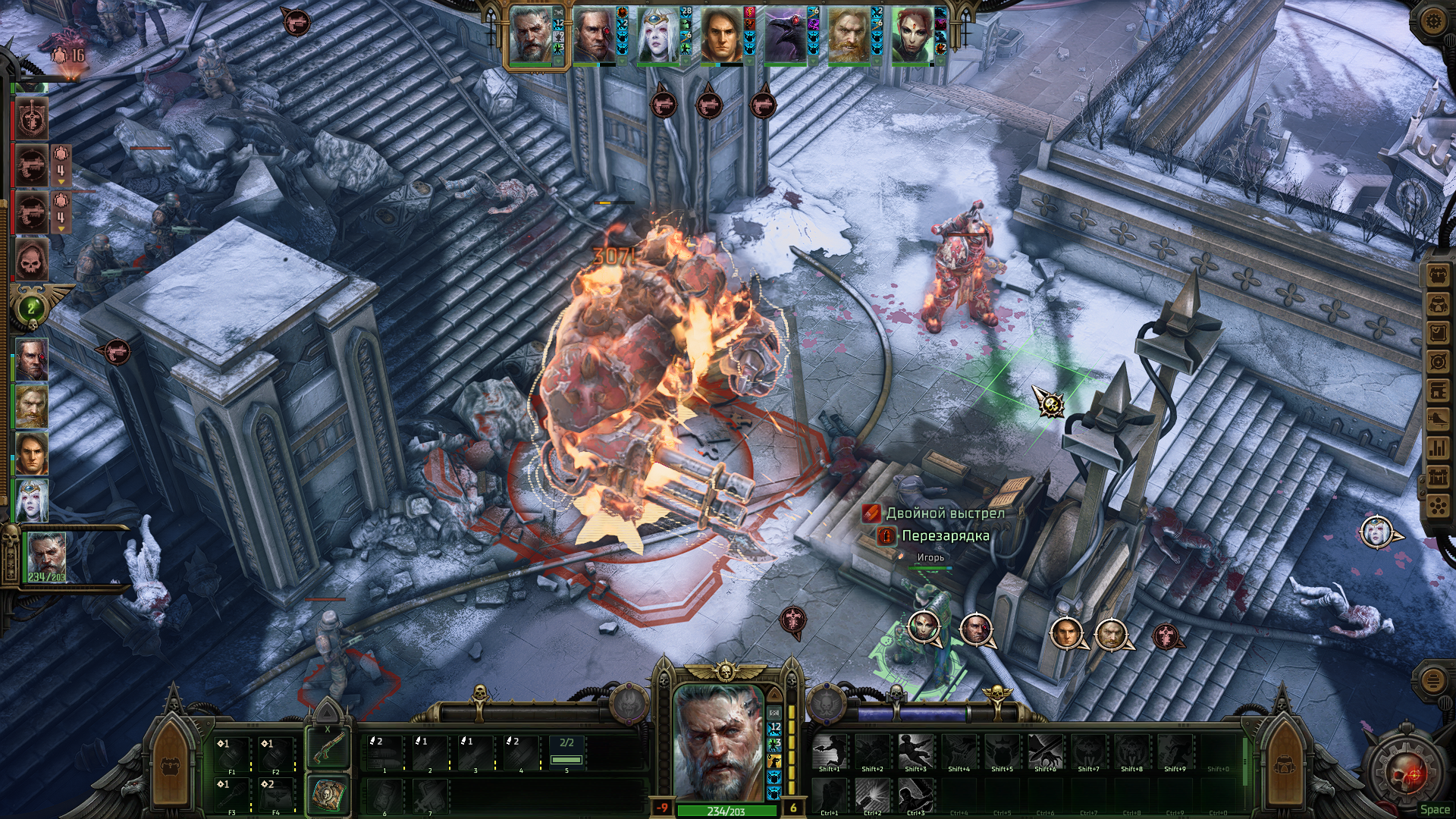
Task: Use the consumable in slot F1
Action: coord(231,755)
